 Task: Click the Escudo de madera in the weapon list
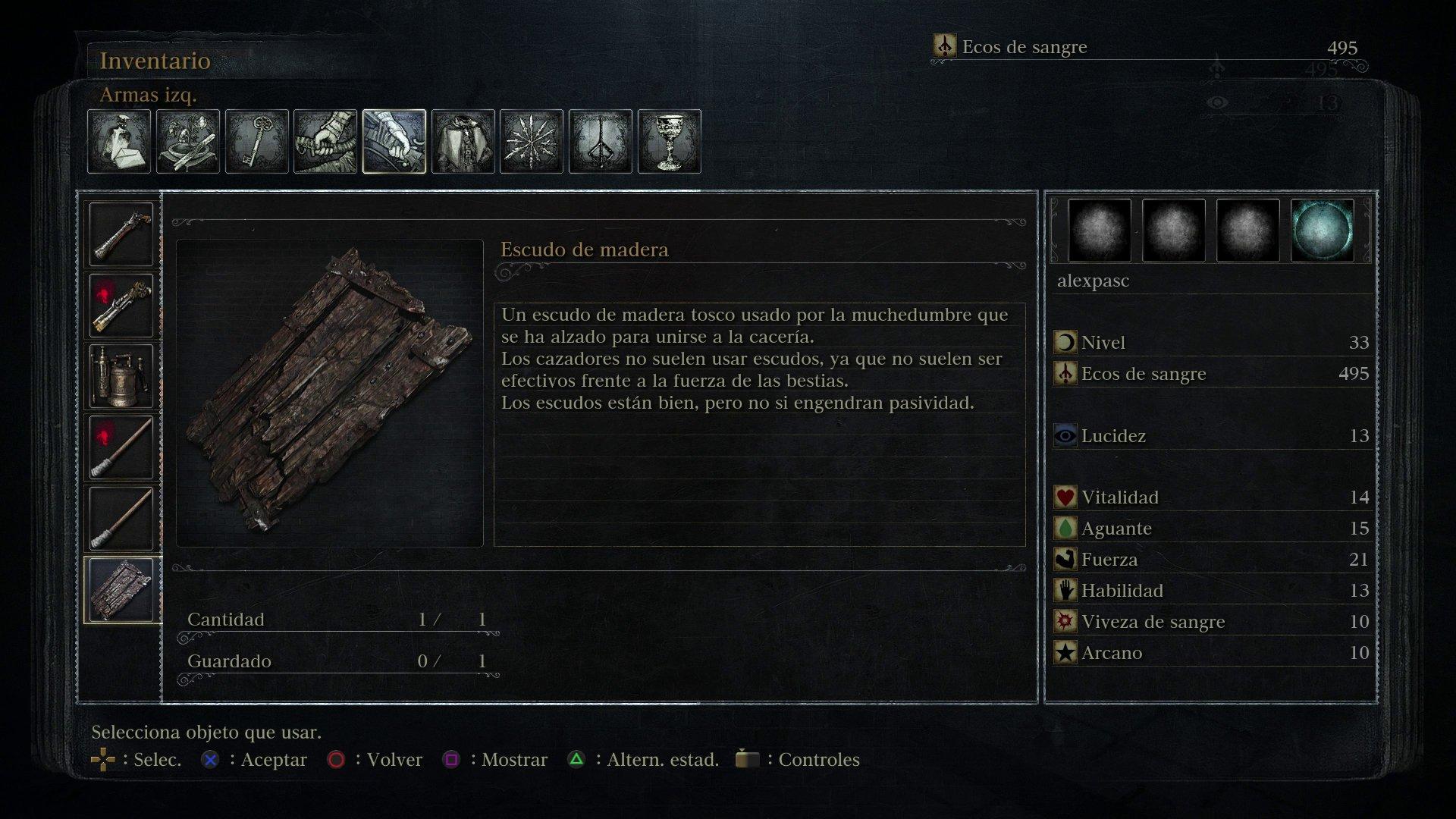click(121, 588)
